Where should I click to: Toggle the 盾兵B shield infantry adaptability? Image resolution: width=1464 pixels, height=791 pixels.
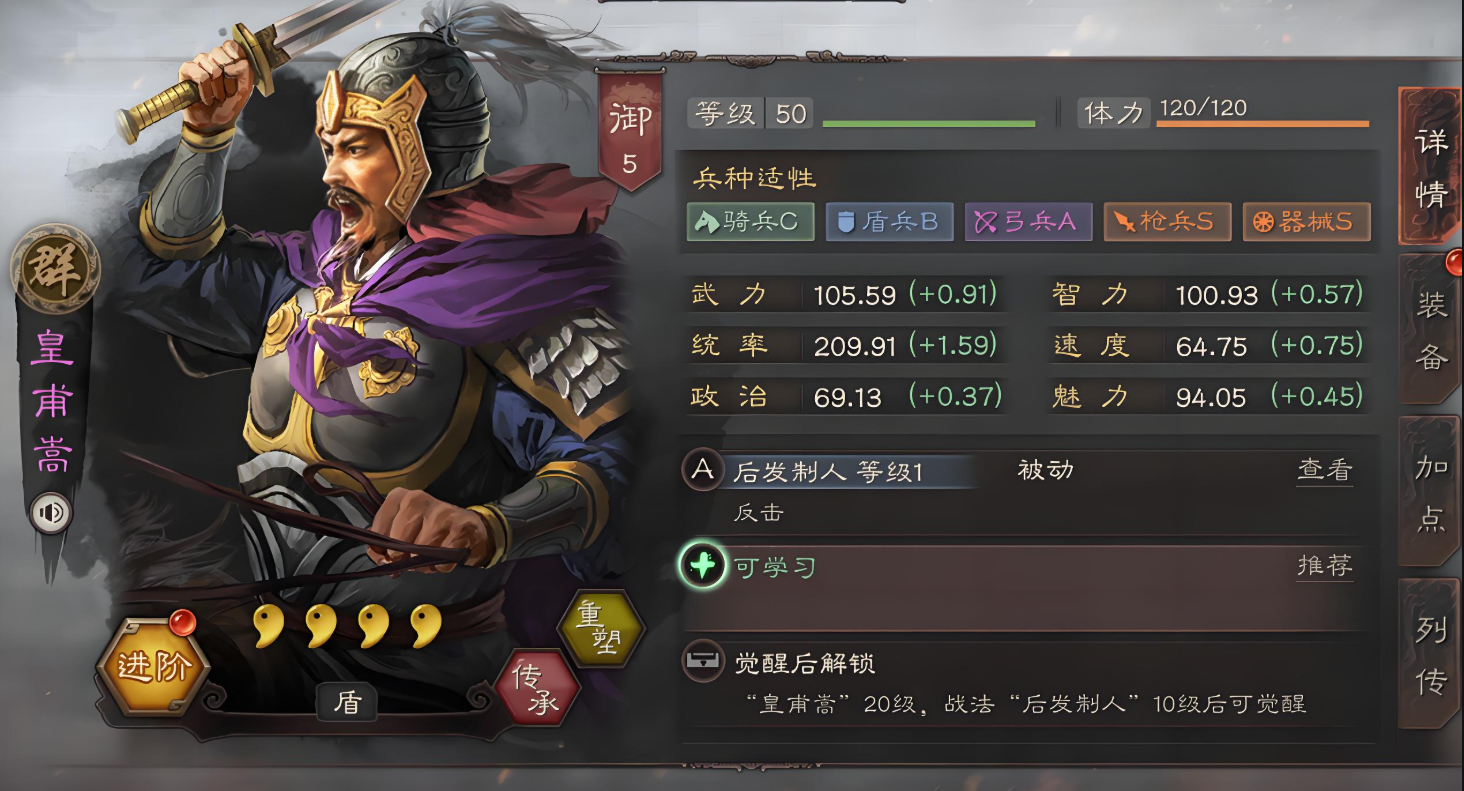(x=890, y=221)
